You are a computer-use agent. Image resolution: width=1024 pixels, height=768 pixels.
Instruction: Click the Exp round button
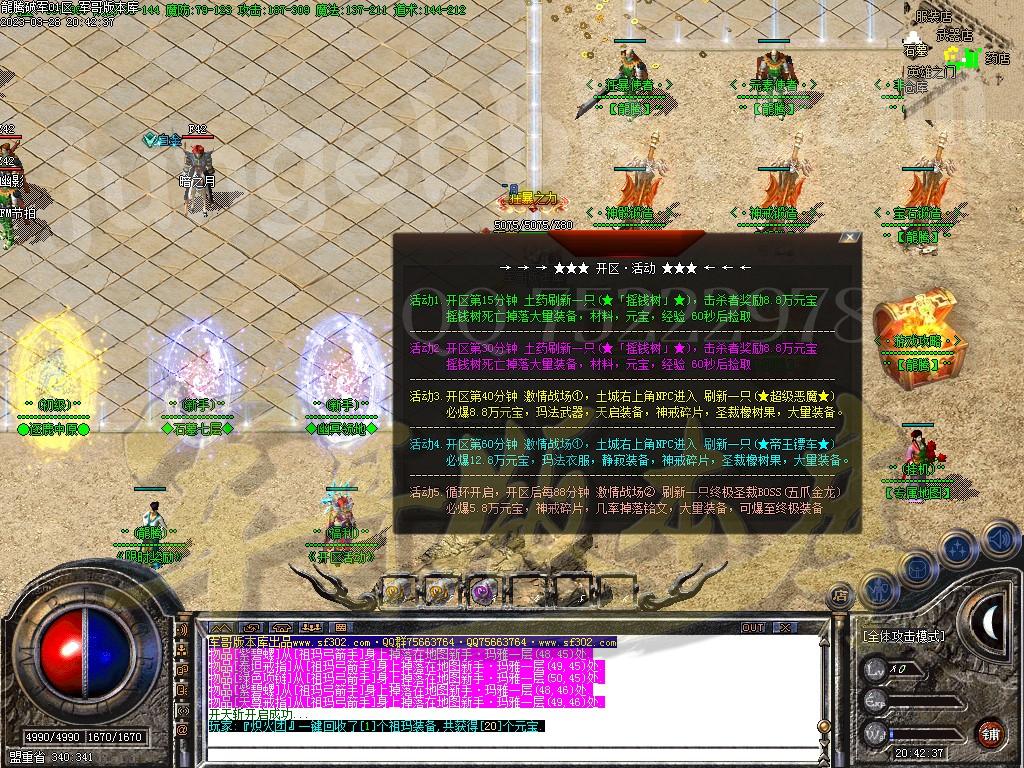pos(876,699)
